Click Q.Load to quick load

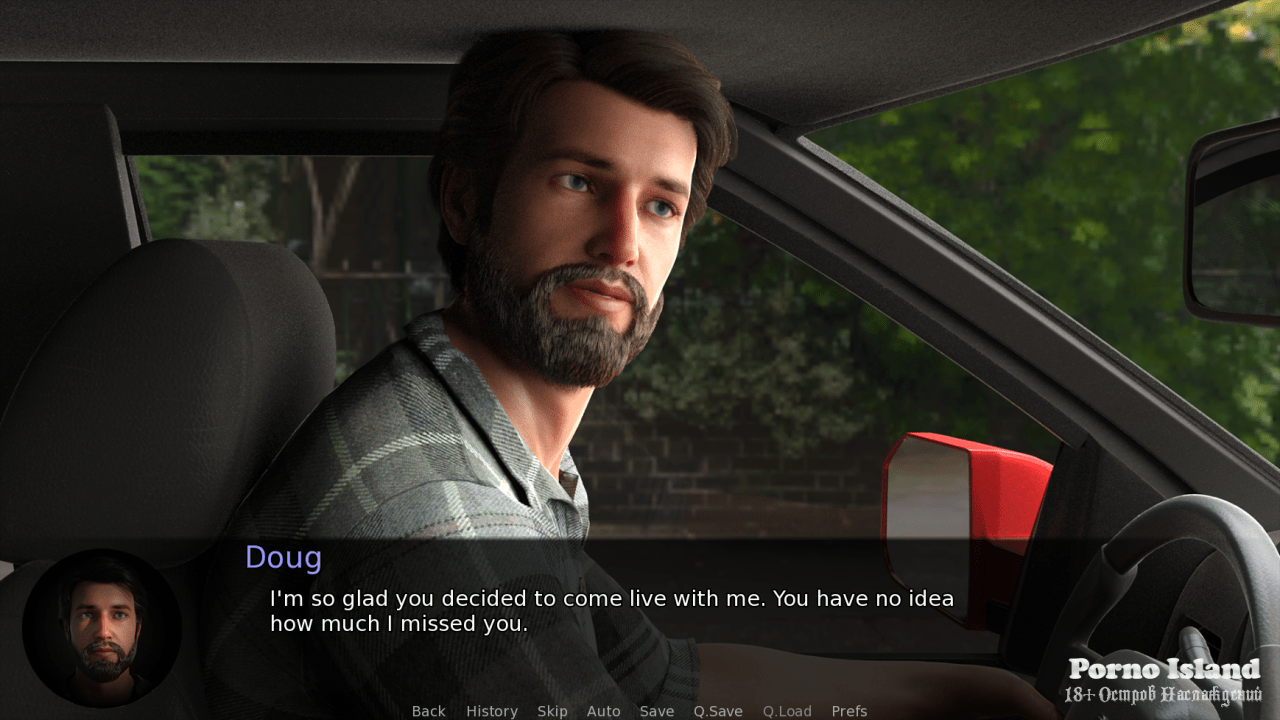tap(787, 711)
